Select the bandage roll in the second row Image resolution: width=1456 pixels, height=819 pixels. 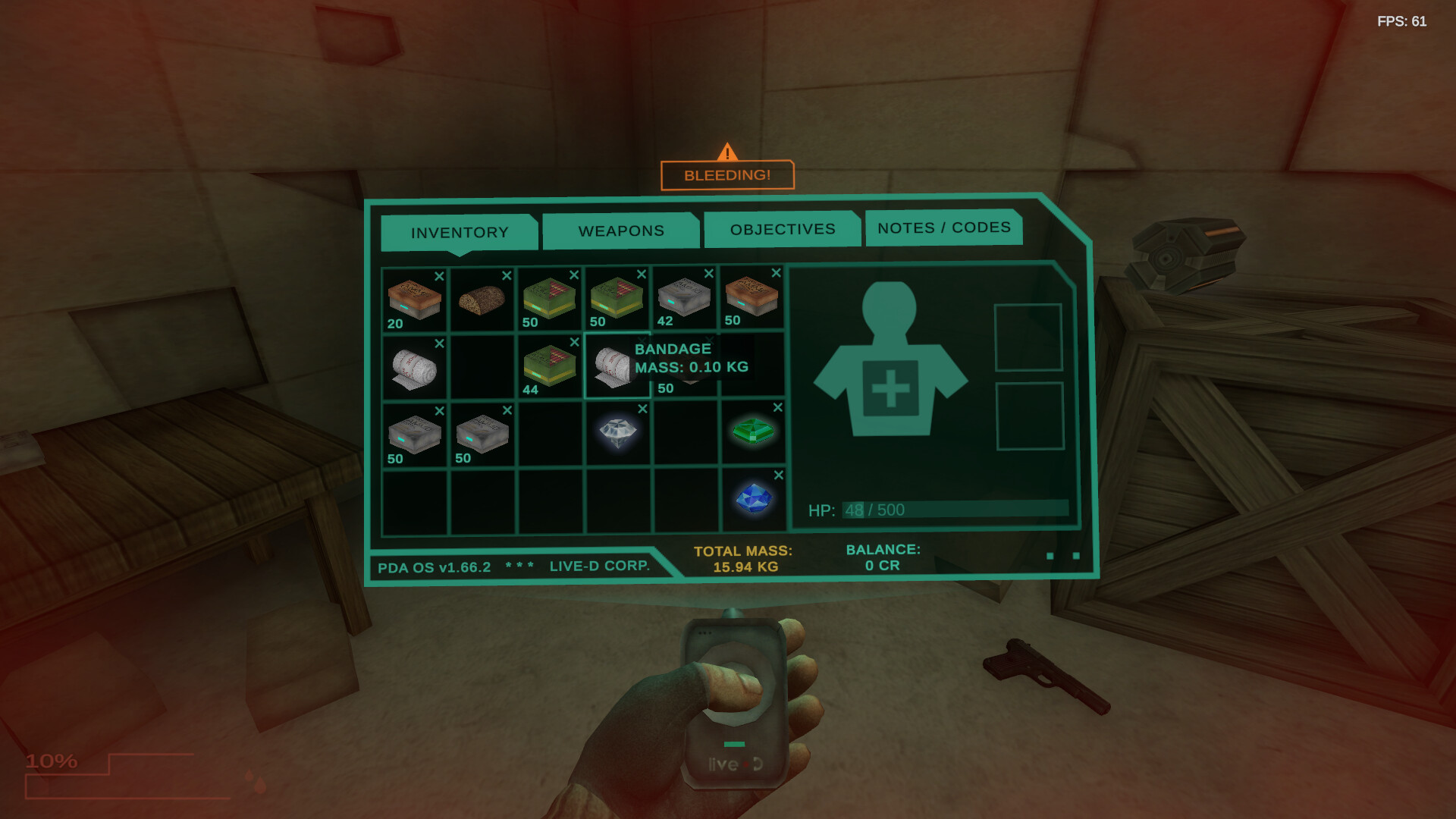413,366
